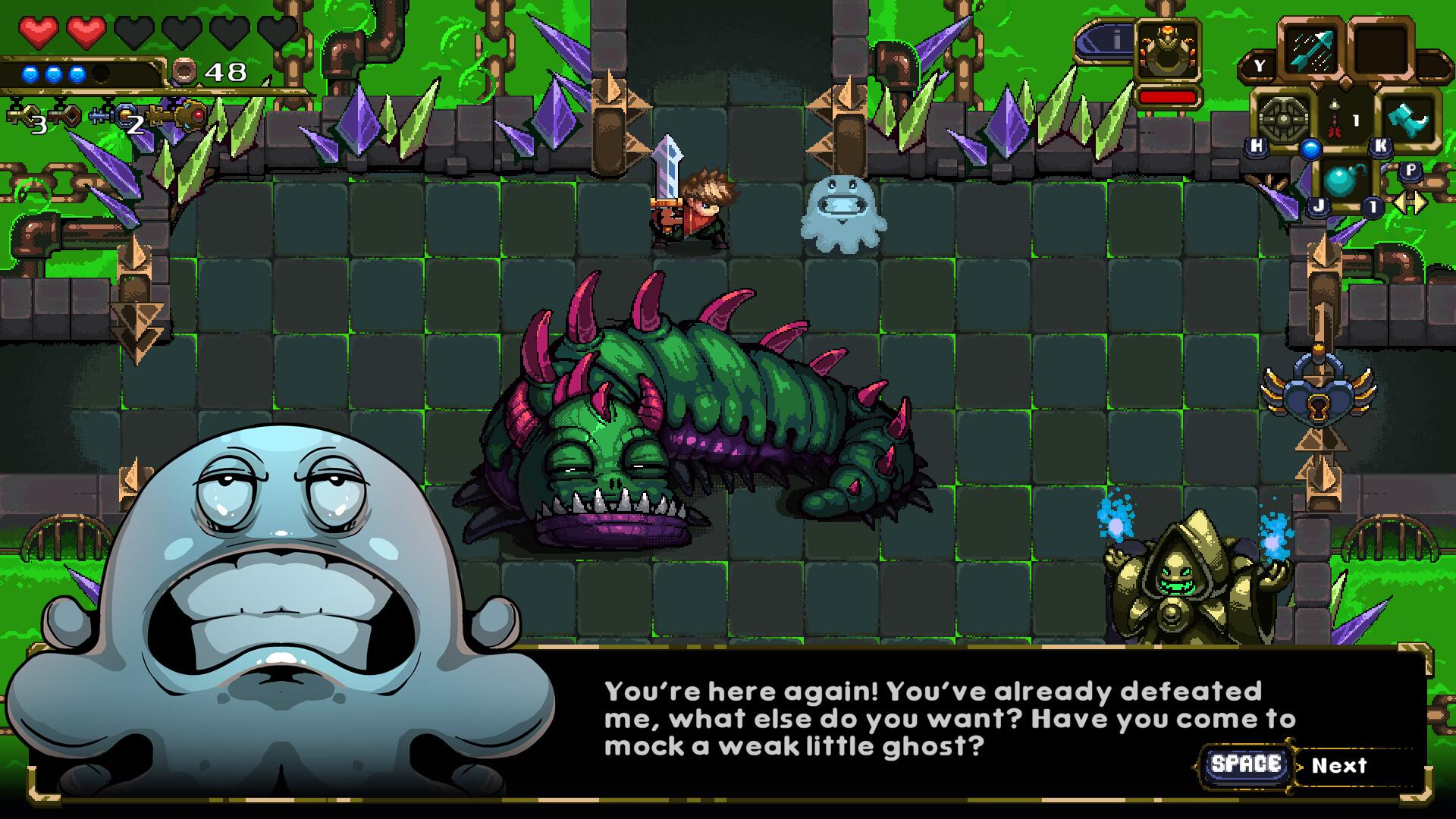Image resolution: width=1456 pixels, height=819 pixels.
Task: Select the boss portrait above the red bar
Action: click(x=1166, y=49)
